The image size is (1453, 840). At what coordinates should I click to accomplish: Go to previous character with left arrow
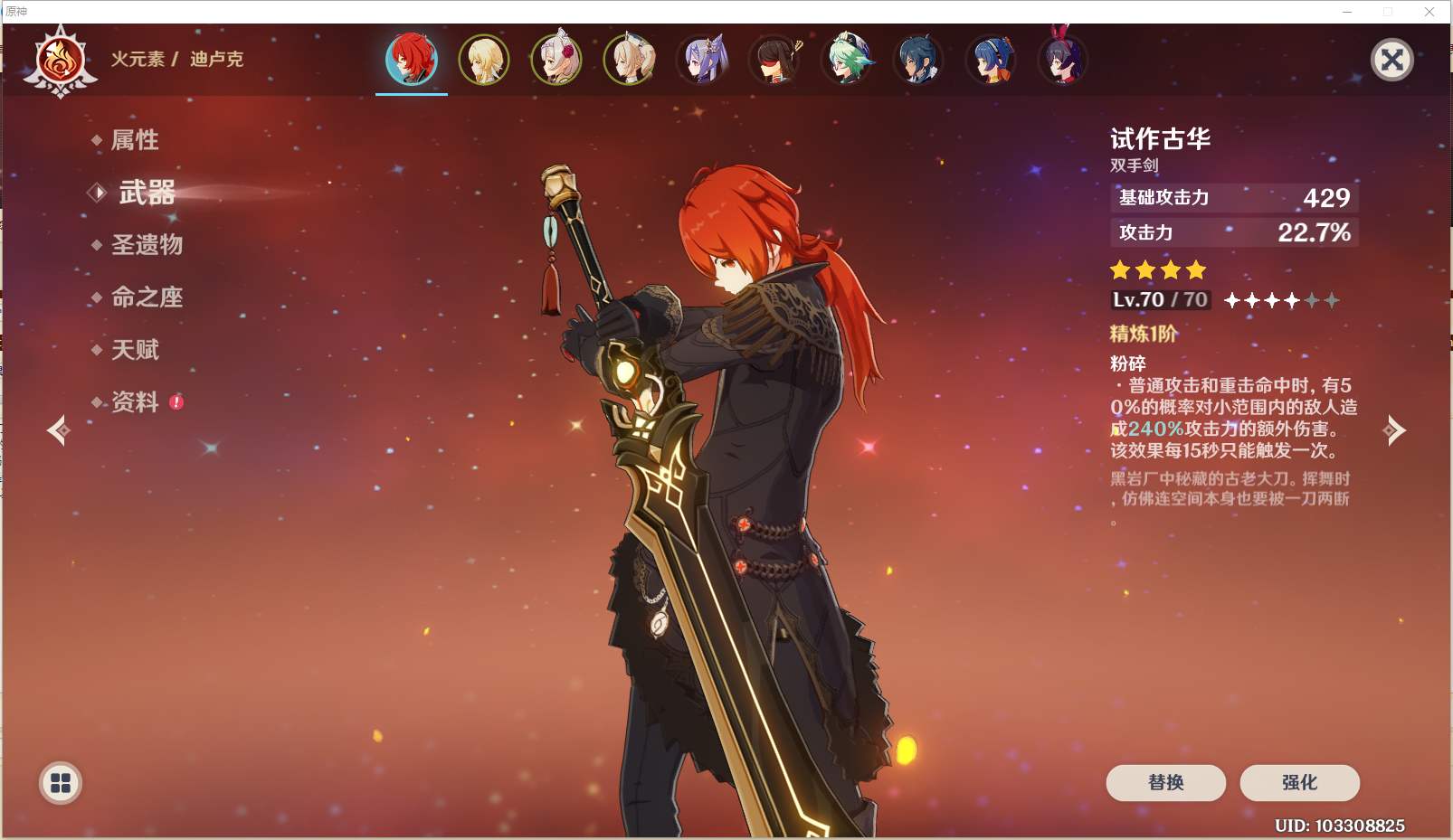(x=59, y=430)
